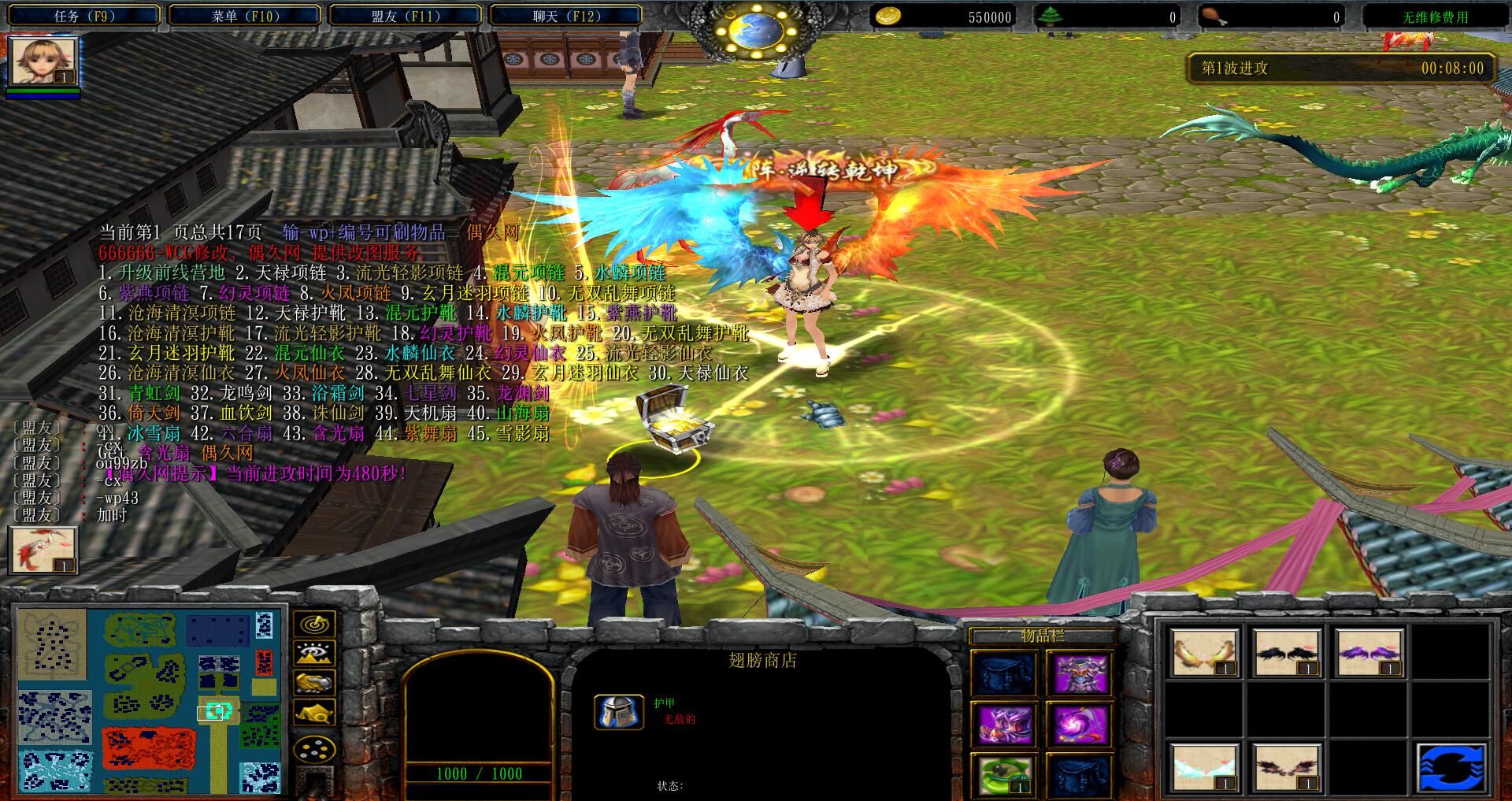The width and height of the screenshot is (1512, 801).
Task: Buy the black wings shop item
Action: [x=1286, y=653]
